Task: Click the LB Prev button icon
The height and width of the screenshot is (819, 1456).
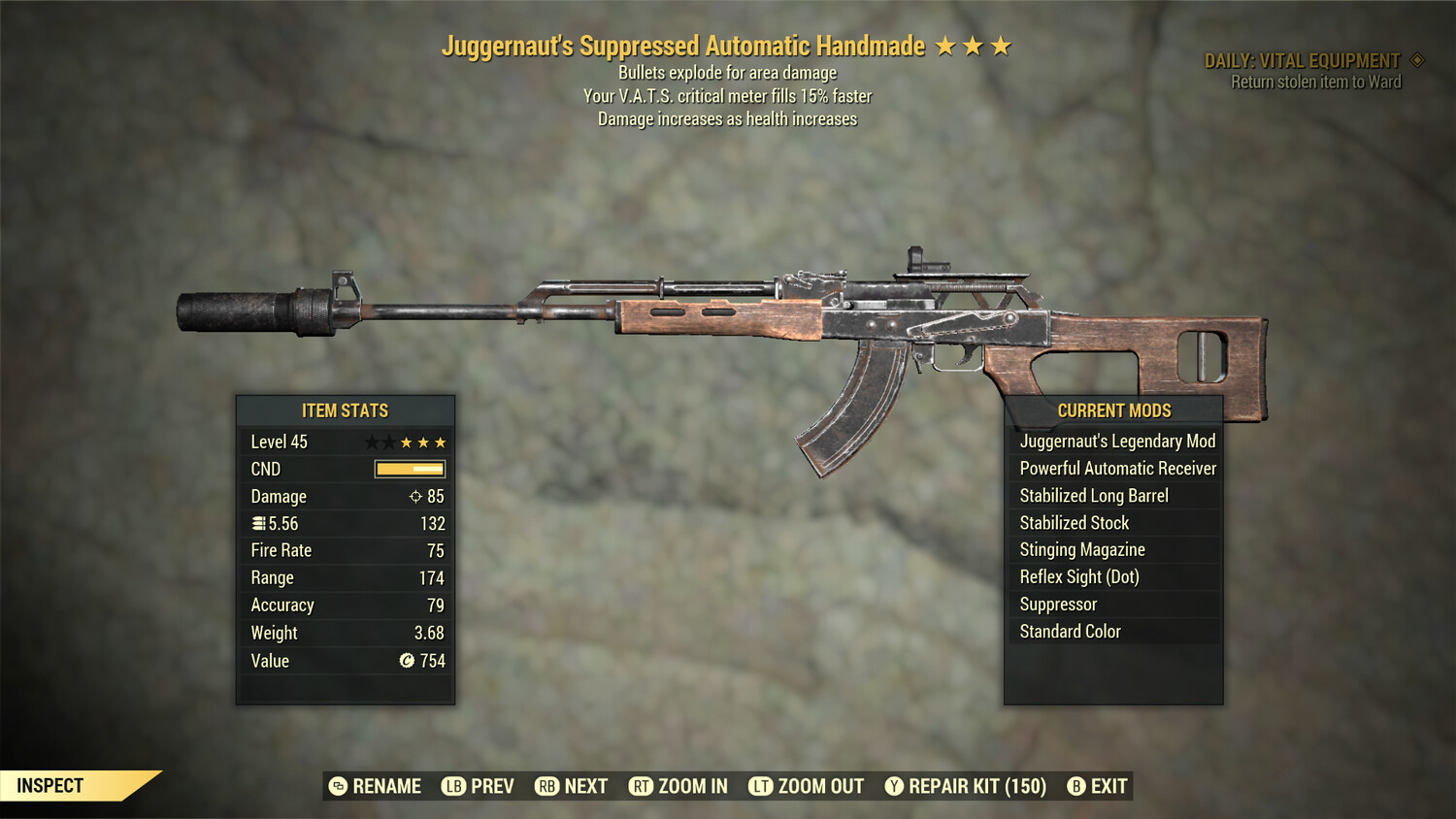Action: click(453, 786)
